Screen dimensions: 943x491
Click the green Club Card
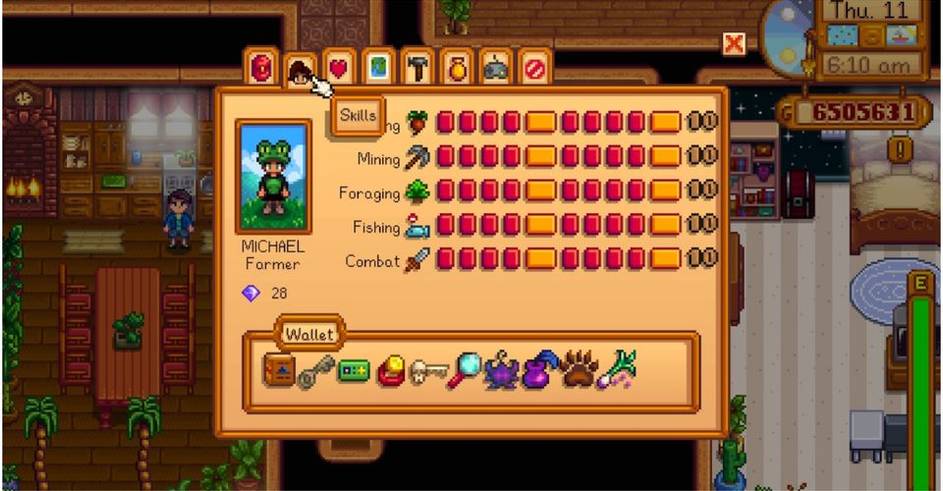point(353,372)
